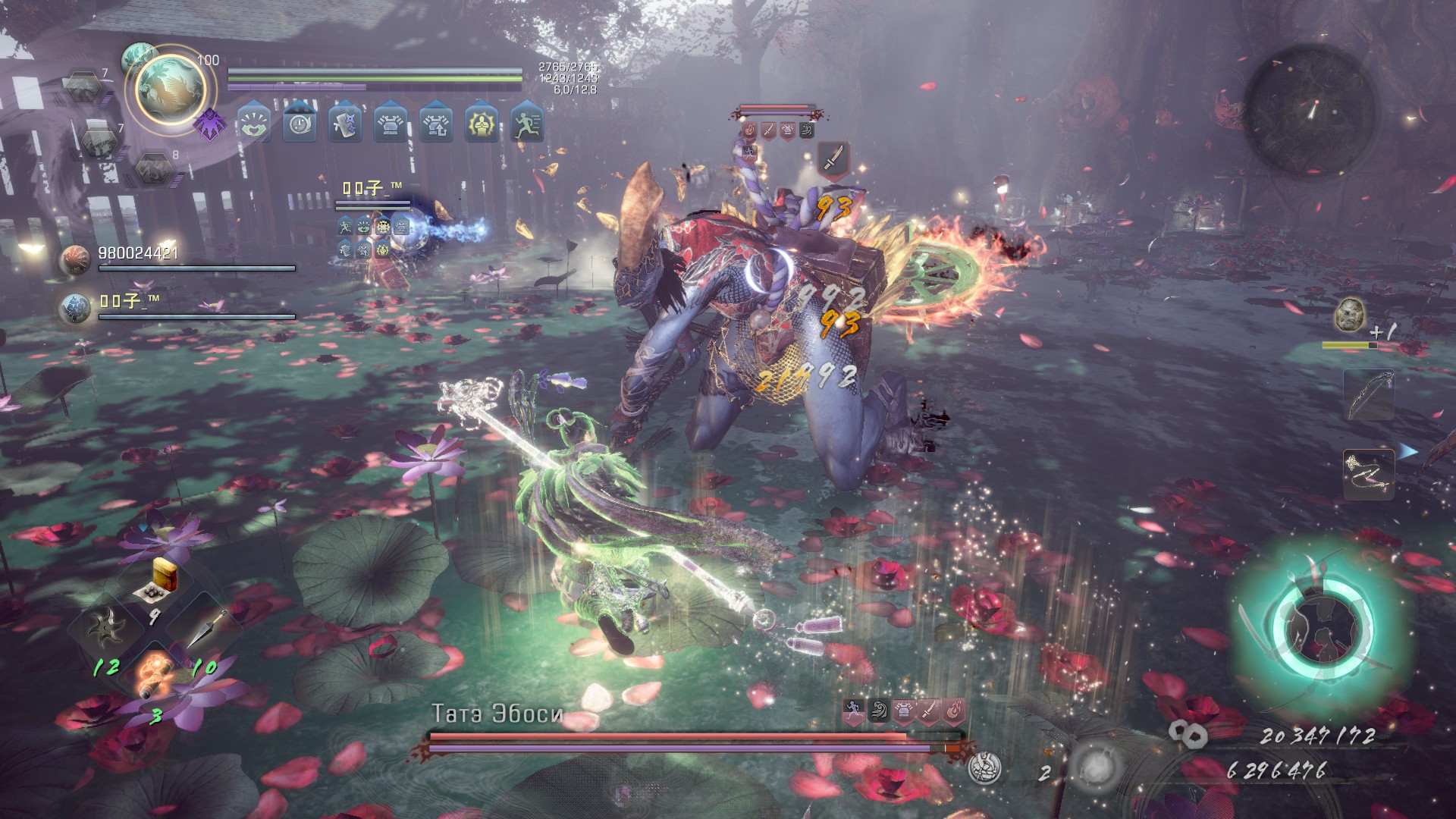Select ally 980024421 in party list
The height and width of the screenshot is (819, 1456).
137,254
